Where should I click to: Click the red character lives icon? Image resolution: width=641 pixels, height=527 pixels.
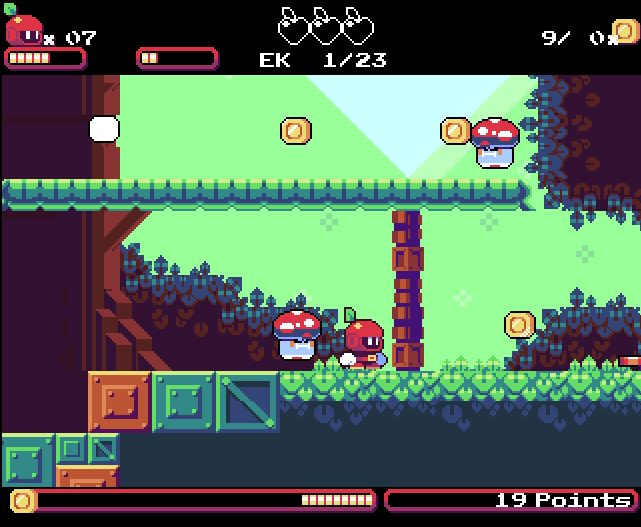click(x=23, y=27)
